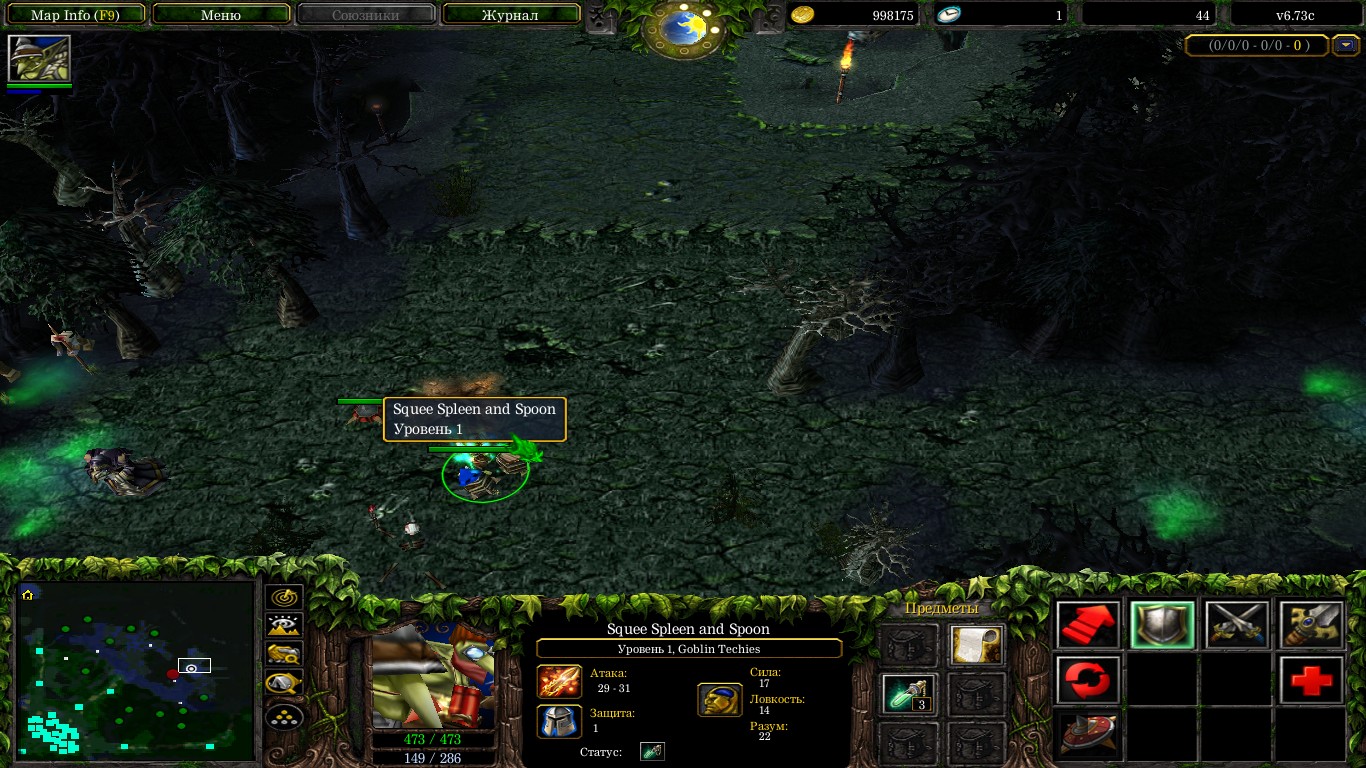This screenshot has width=1366, height=768.
Task: Select the goblin hero portrait icon
Action: [39, 58]
